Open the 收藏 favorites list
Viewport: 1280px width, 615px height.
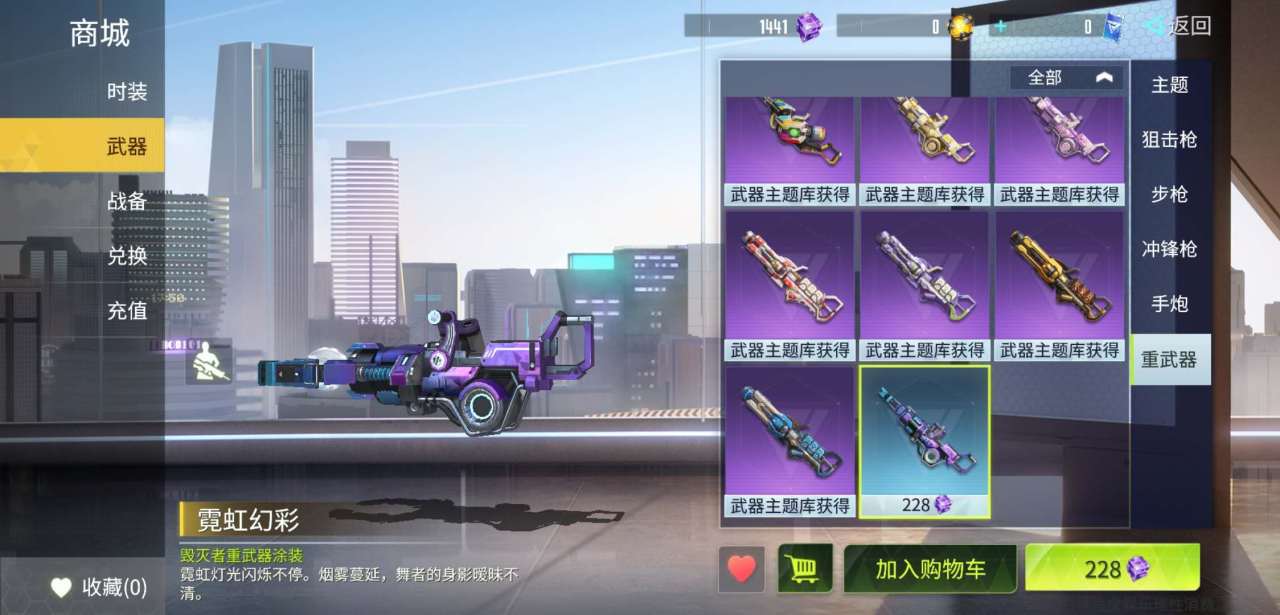point(99,587)
